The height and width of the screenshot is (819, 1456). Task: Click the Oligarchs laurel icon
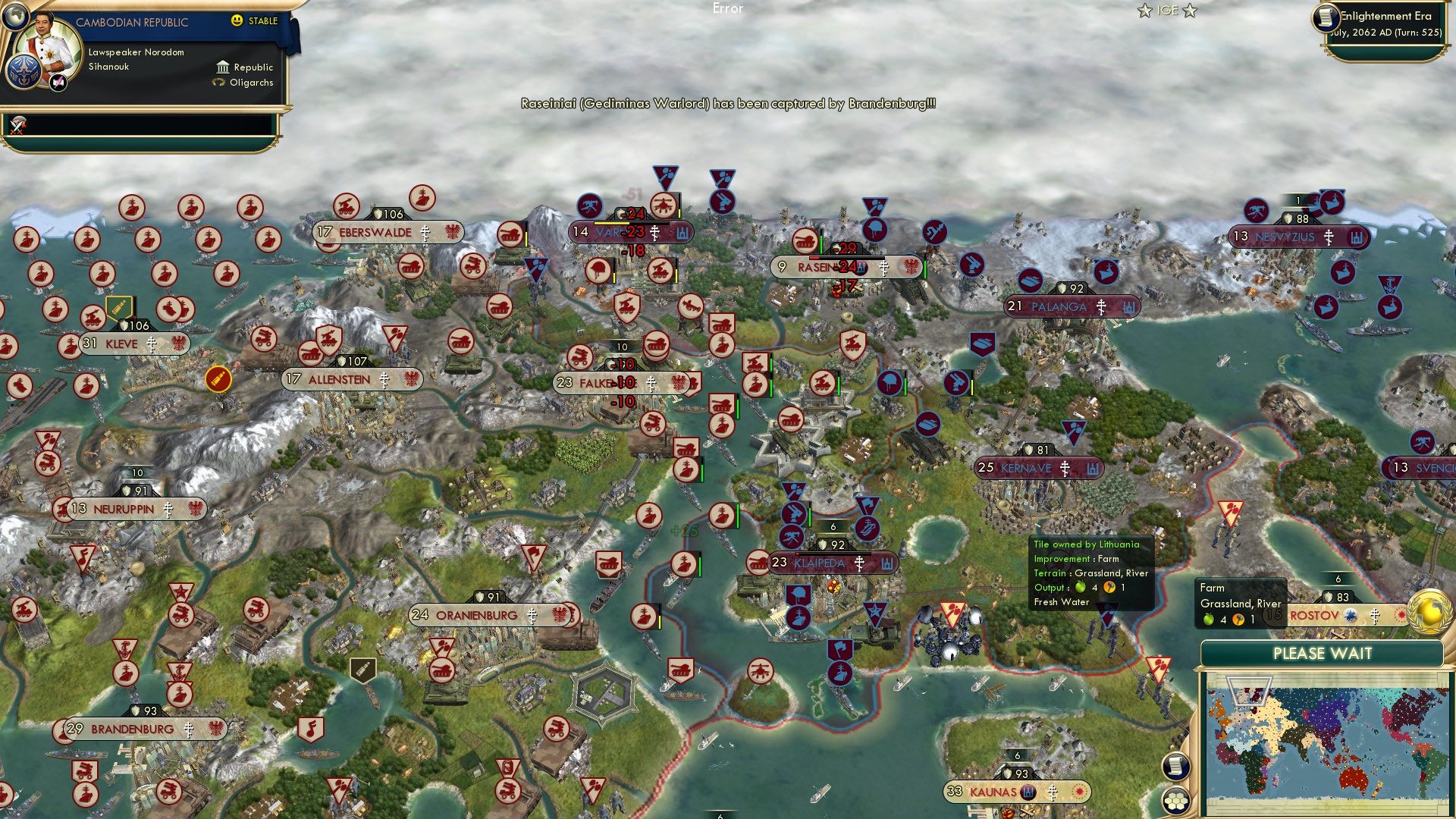[218, 82]
